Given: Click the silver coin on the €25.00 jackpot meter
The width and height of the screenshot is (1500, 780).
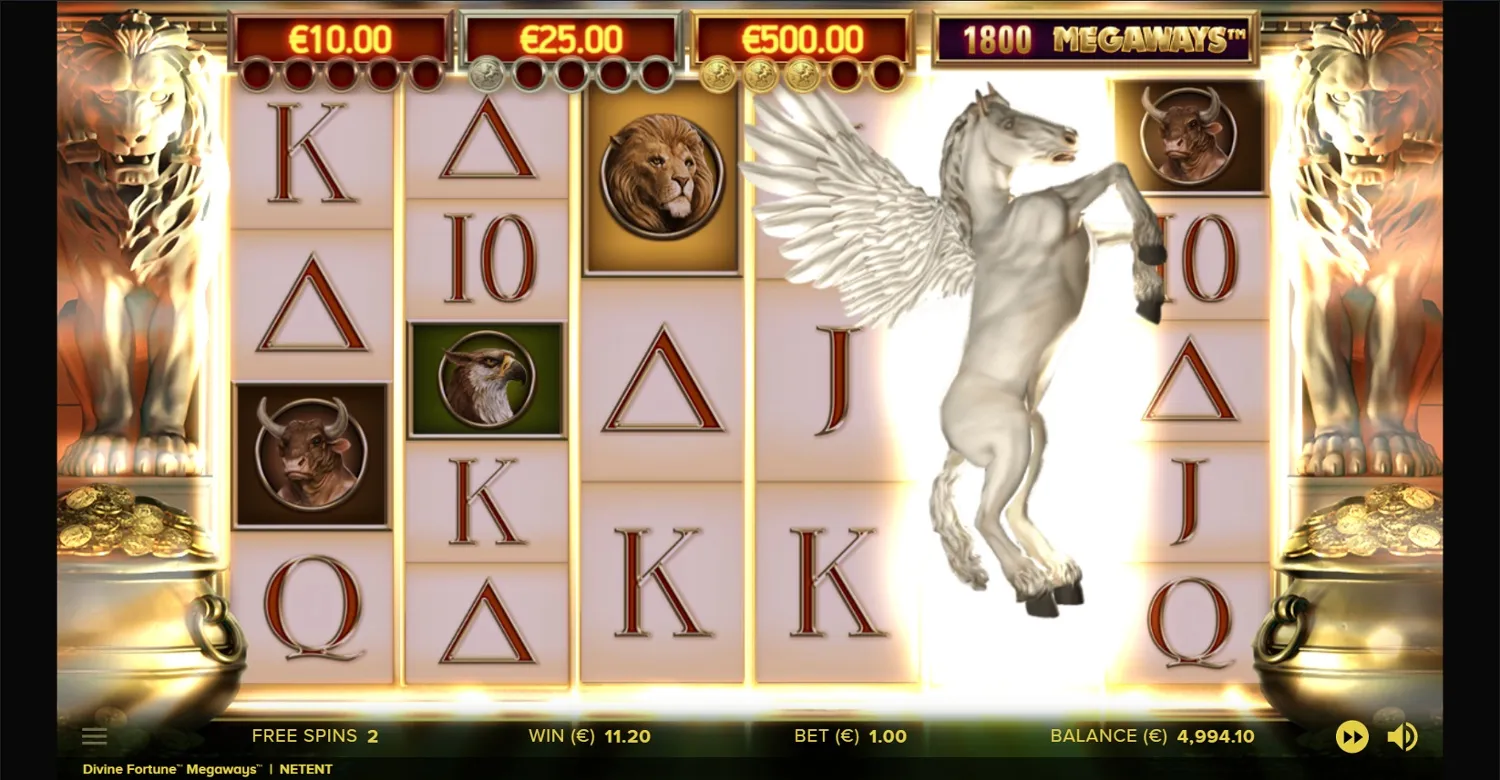Looking at the screenshot, I should 486,72.
